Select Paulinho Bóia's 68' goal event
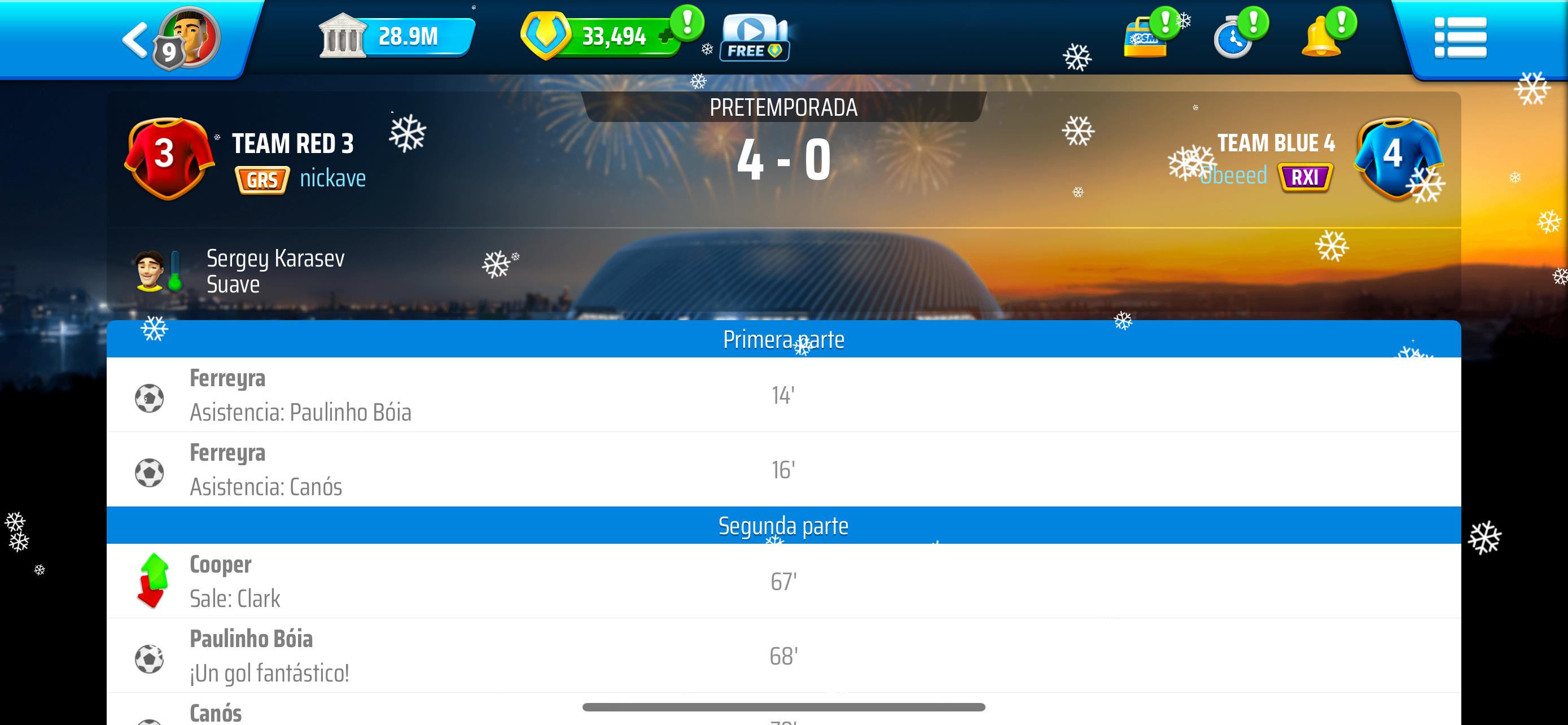 tap(783, 656)
